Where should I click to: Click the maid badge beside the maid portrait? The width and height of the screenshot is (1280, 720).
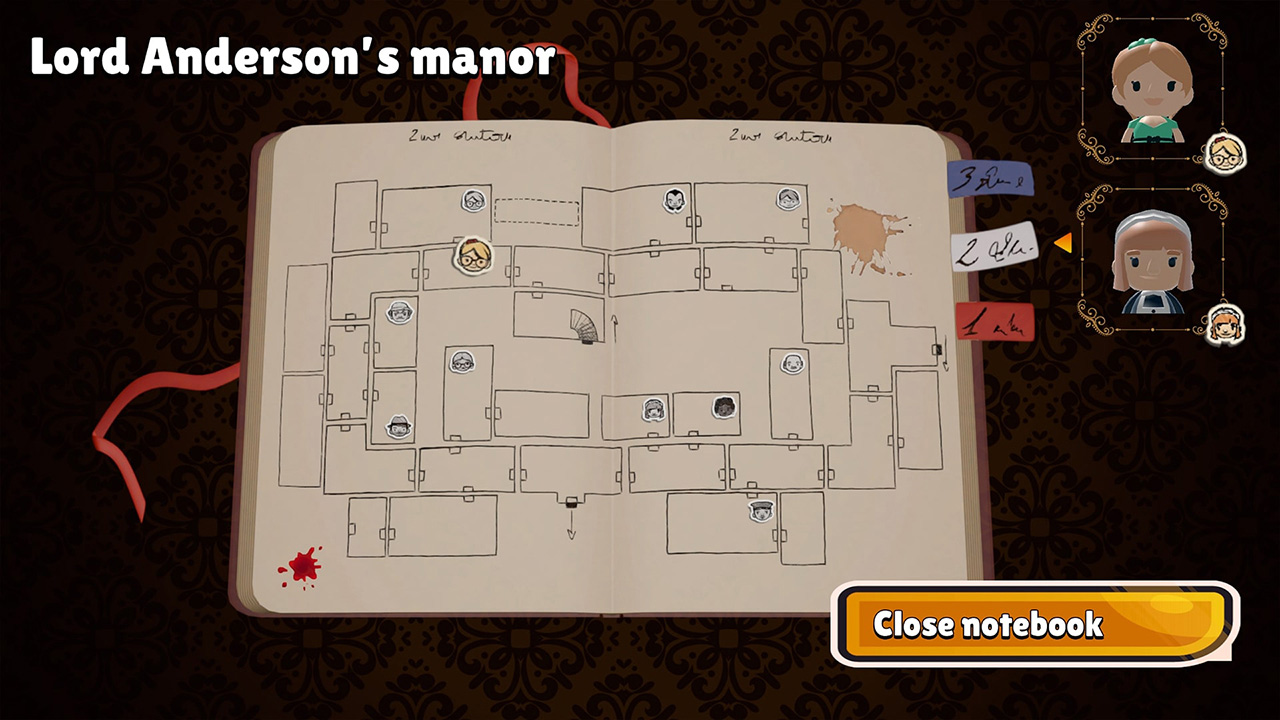(1227, 324)
